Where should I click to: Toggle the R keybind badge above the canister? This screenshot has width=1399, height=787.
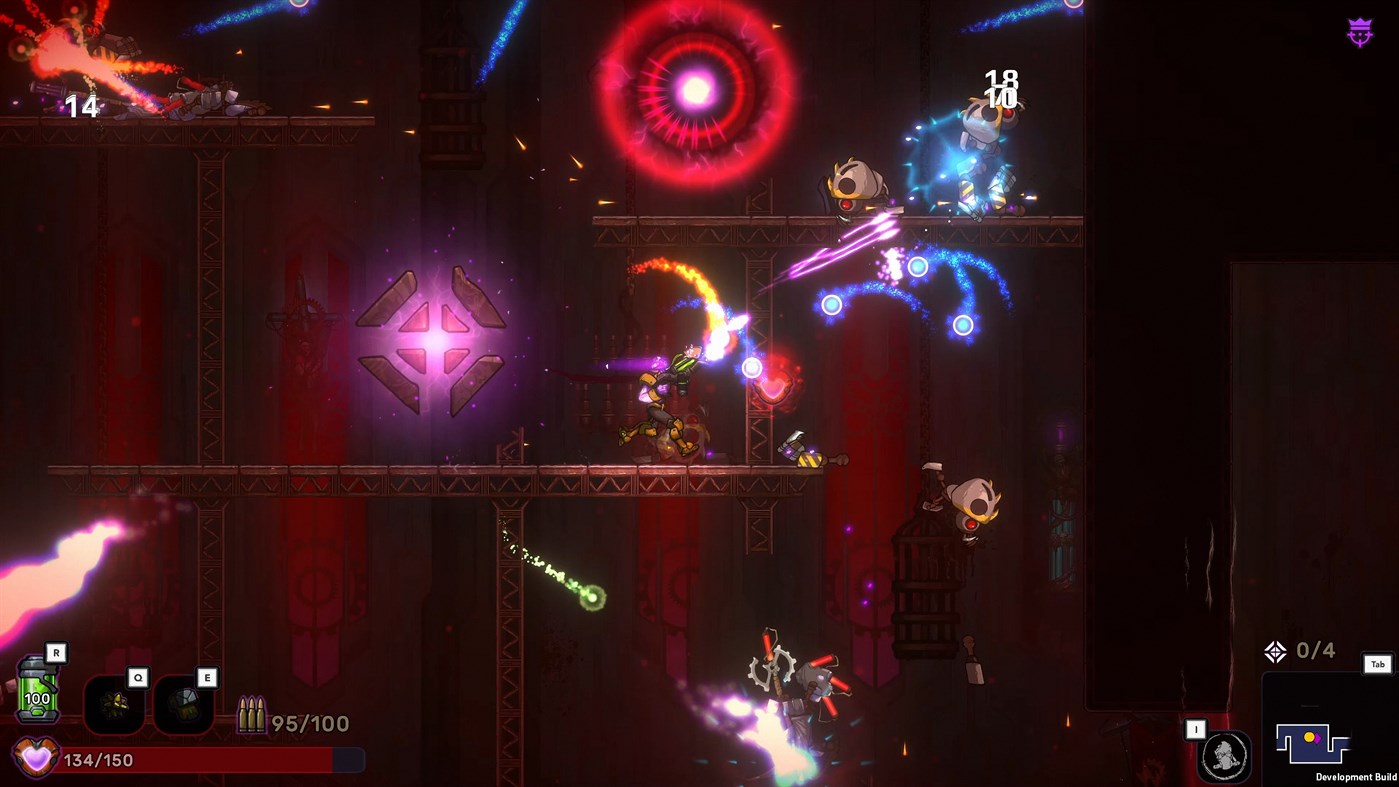[x=56, y=652]
